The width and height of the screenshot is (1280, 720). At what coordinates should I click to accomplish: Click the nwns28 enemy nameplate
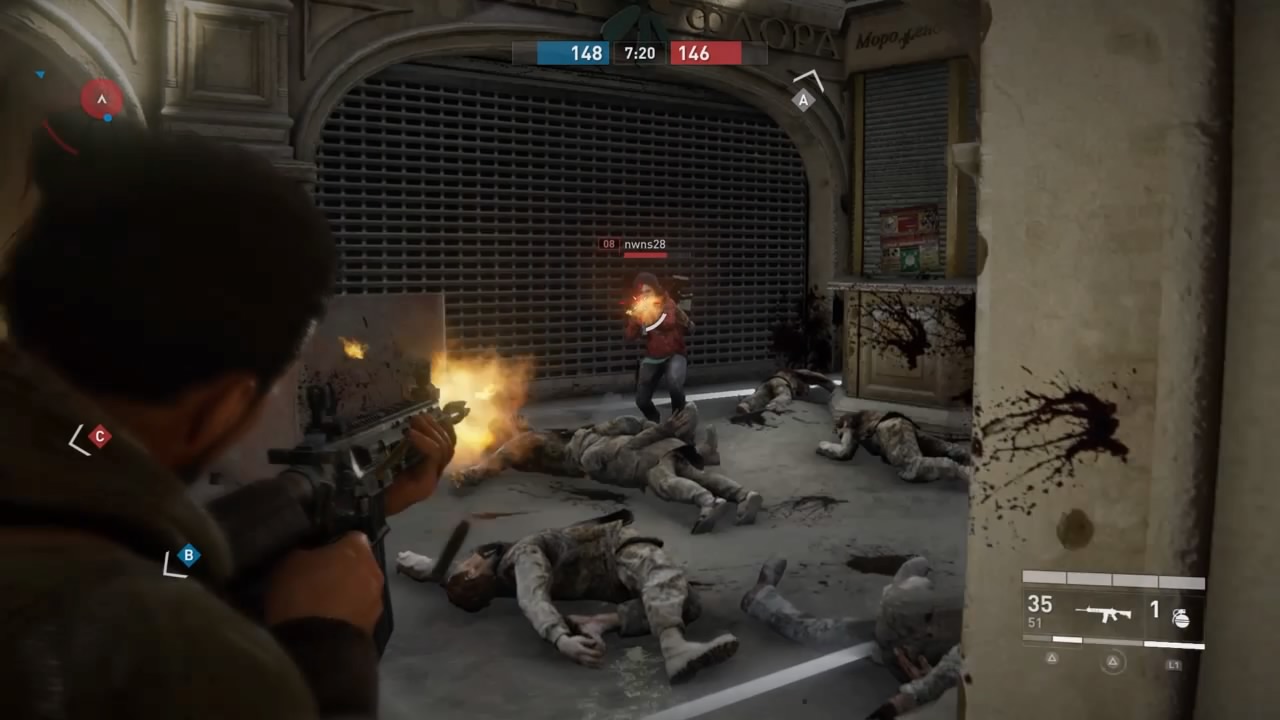tap(644, 244)
